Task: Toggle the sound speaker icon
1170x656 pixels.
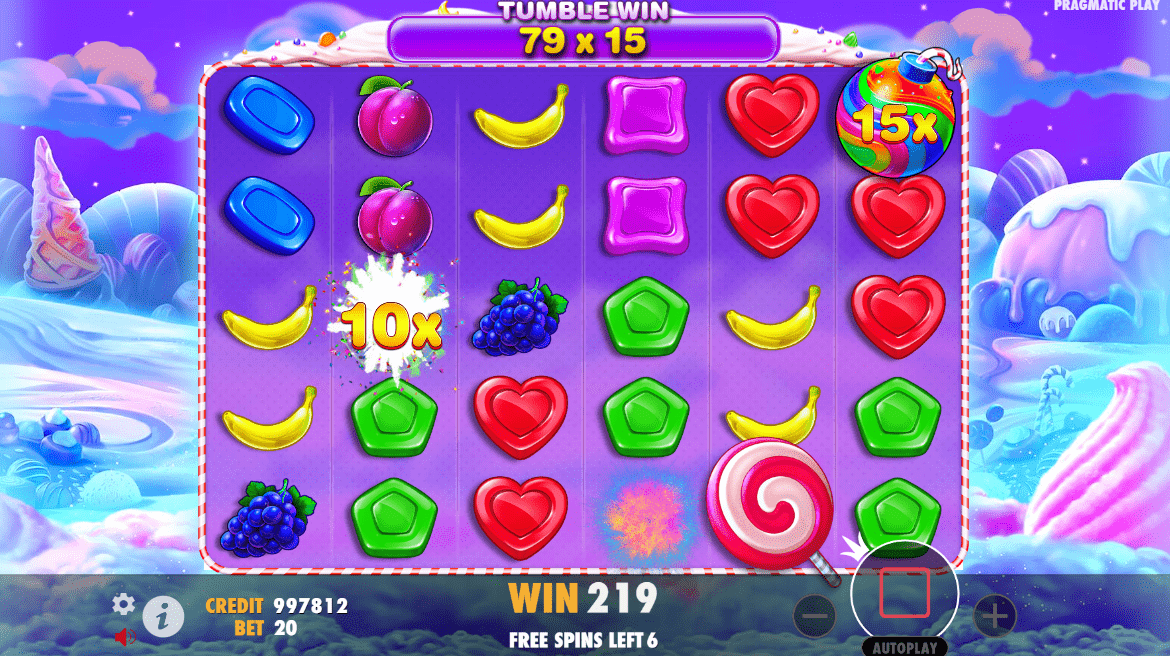Action: point(125,635)
